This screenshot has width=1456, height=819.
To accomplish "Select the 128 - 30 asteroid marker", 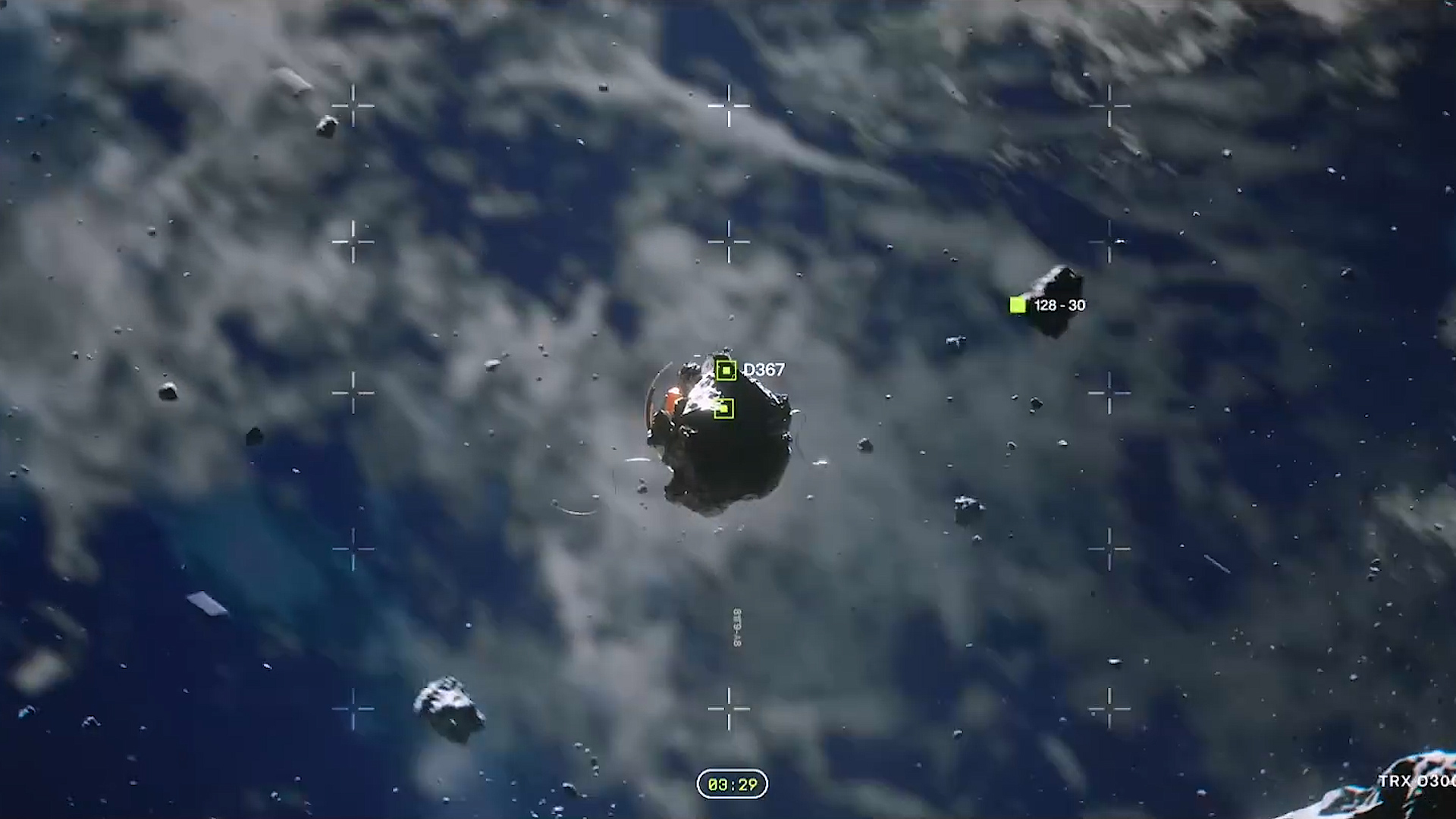I will pos(1018,305).
